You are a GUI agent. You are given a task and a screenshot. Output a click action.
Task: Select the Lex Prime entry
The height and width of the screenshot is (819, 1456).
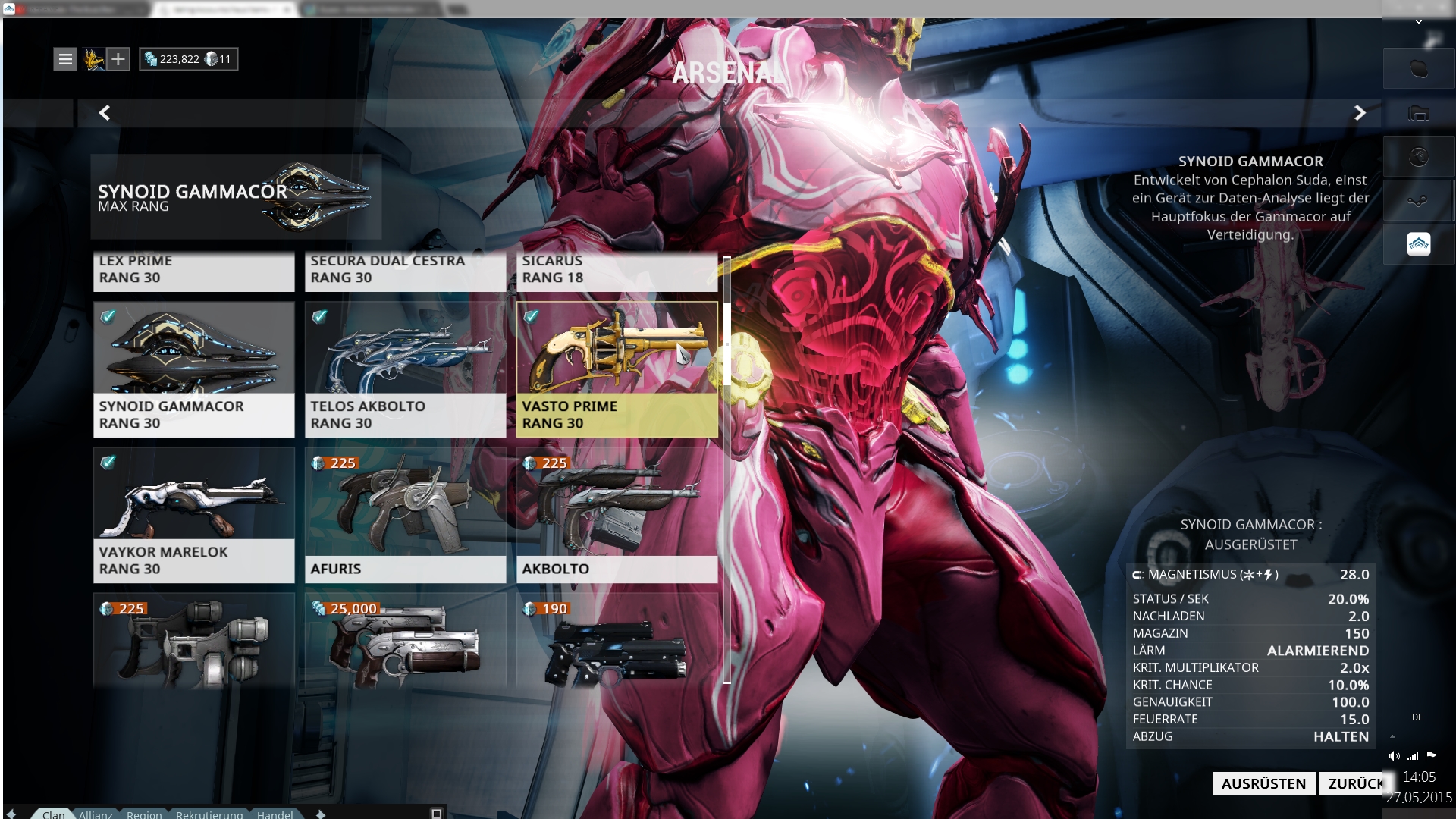pyautogui.click(x=193, y=270)
